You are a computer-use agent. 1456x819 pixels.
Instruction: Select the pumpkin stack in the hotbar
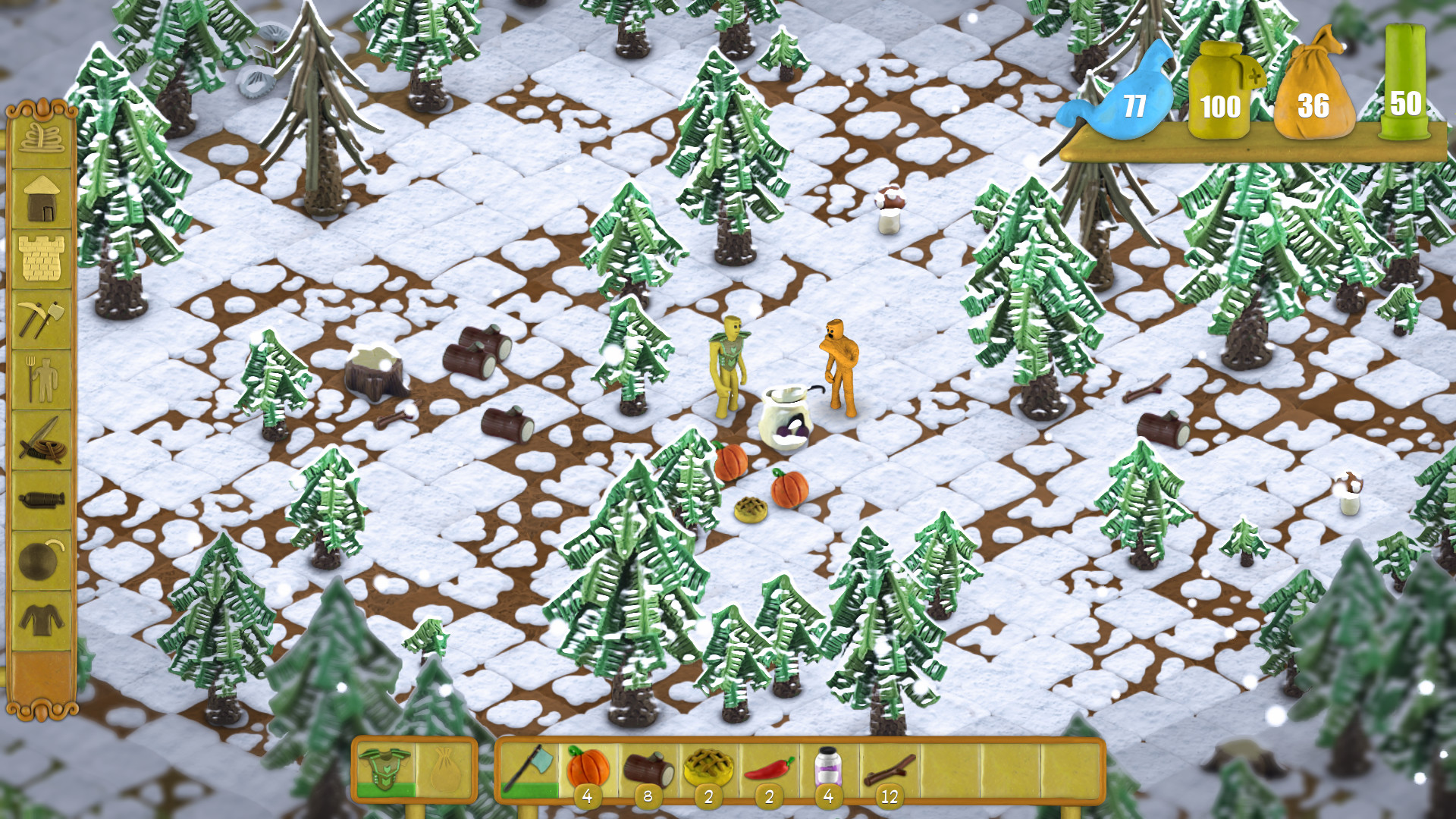588,770
